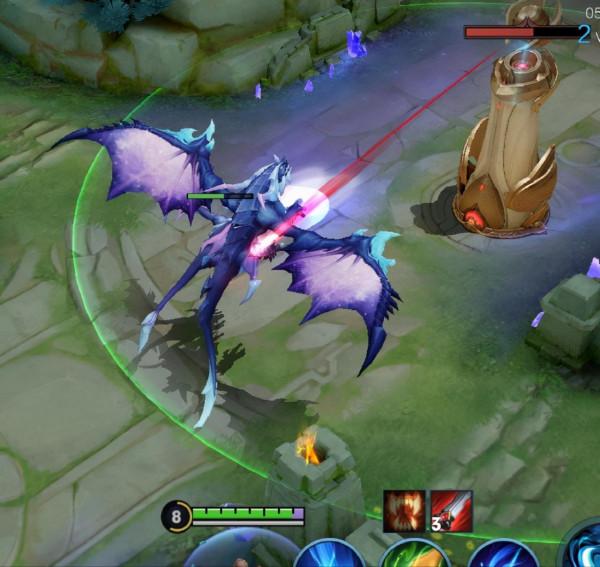Tap the red roaring beast buff icon

point(404,511)
